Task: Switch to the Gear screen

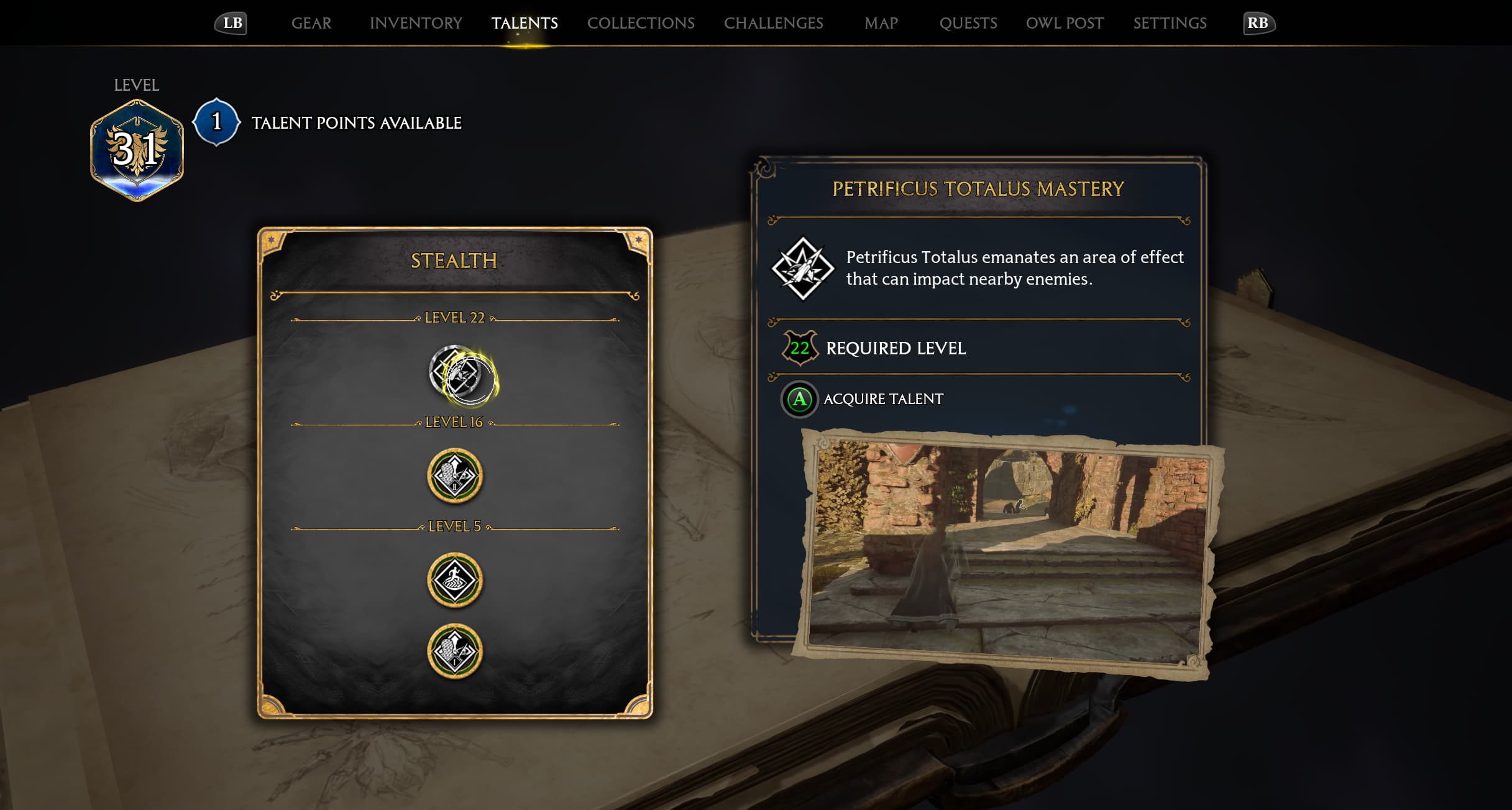Action: 312,23
